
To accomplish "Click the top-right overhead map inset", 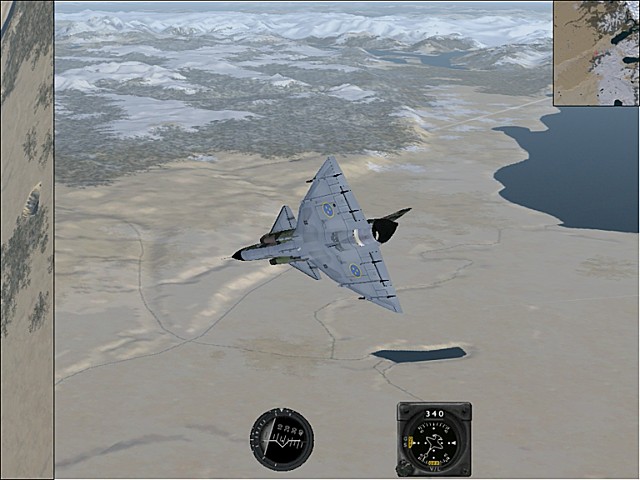I will (596, 52).
